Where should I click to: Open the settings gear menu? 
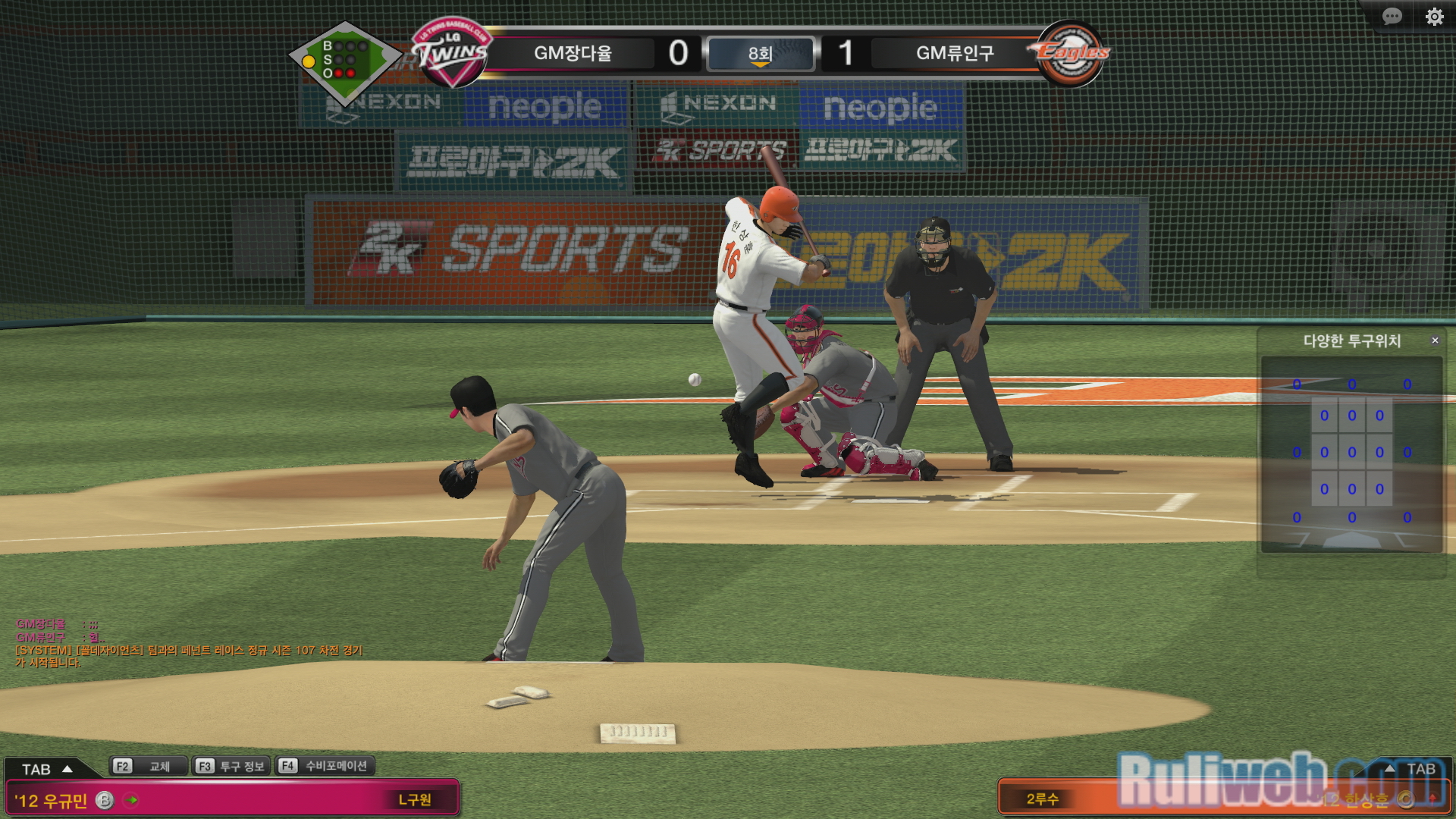1434,17
